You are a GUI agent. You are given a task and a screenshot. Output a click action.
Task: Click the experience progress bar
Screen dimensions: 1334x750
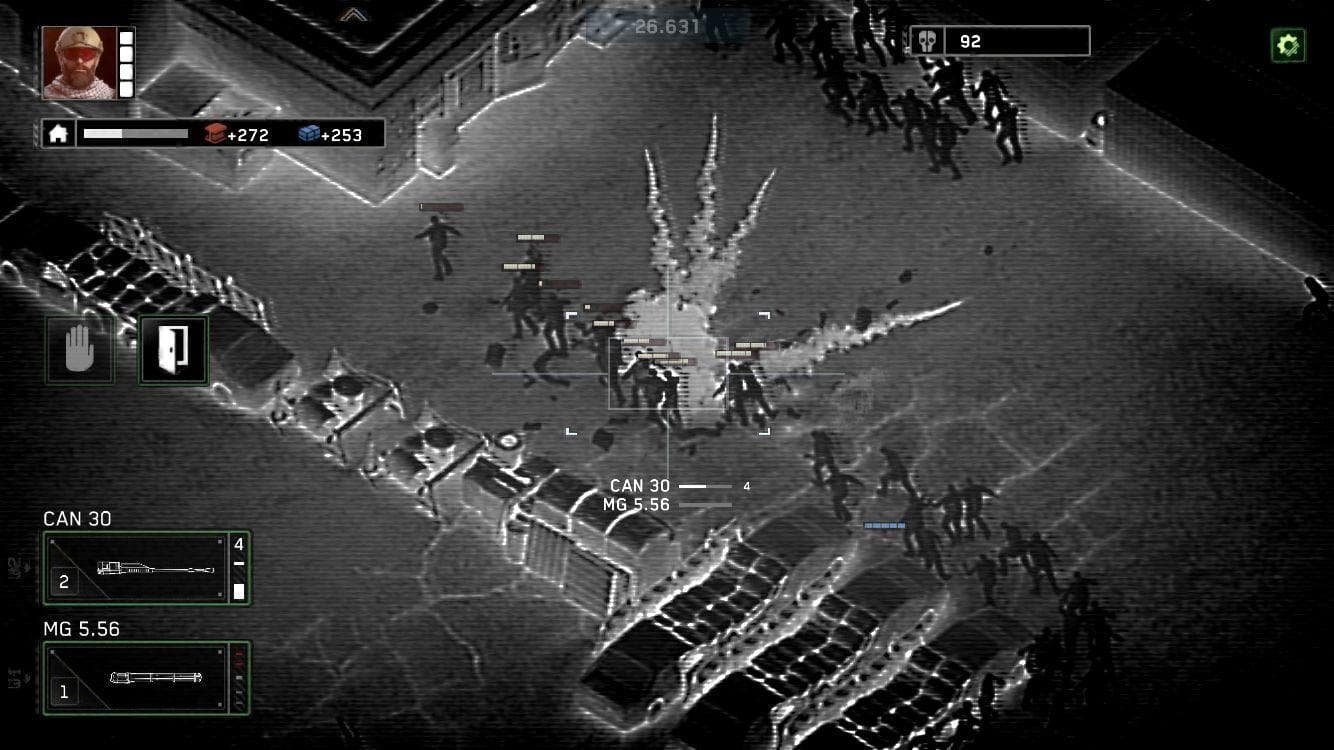135,132
